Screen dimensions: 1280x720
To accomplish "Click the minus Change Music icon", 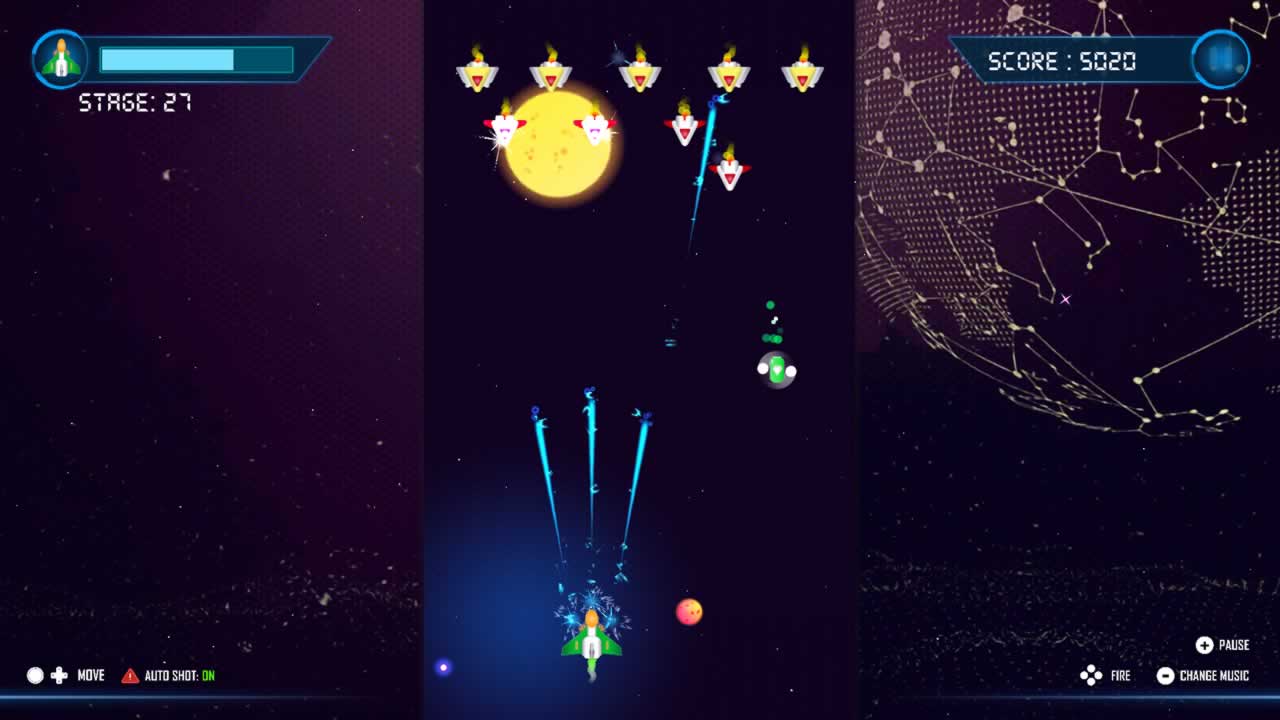I will pos(1165,675).
